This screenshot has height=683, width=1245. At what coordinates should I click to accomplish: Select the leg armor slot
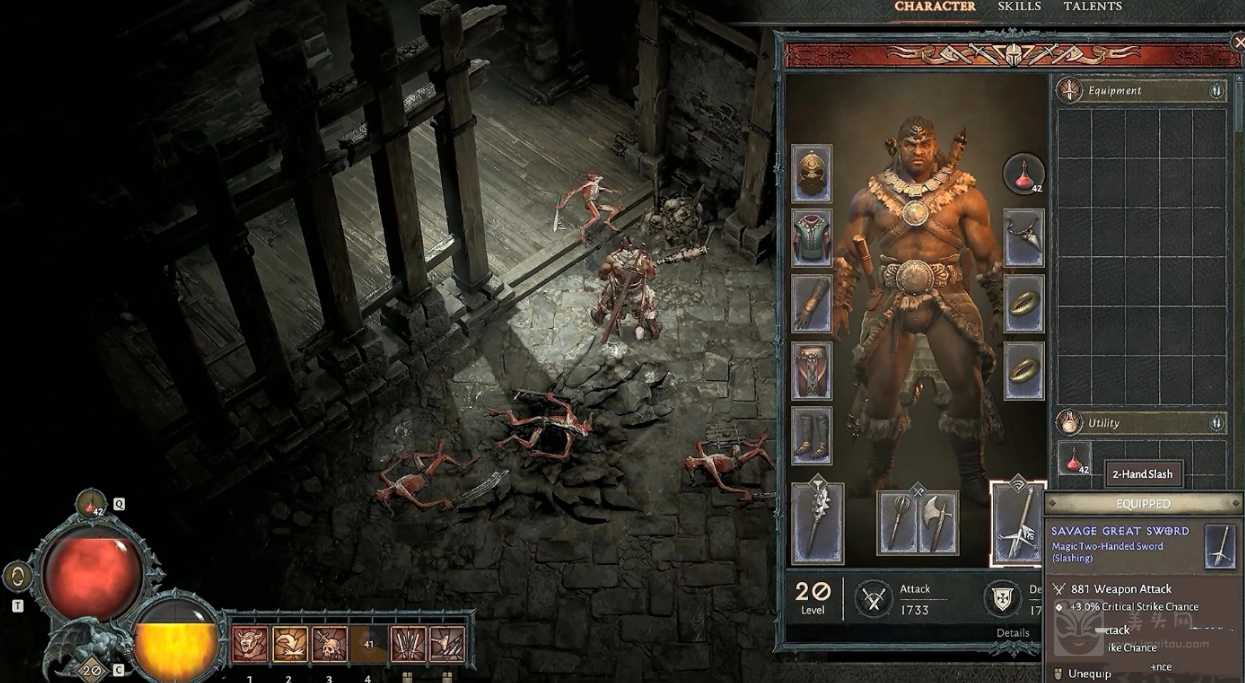tap(811, 370)
